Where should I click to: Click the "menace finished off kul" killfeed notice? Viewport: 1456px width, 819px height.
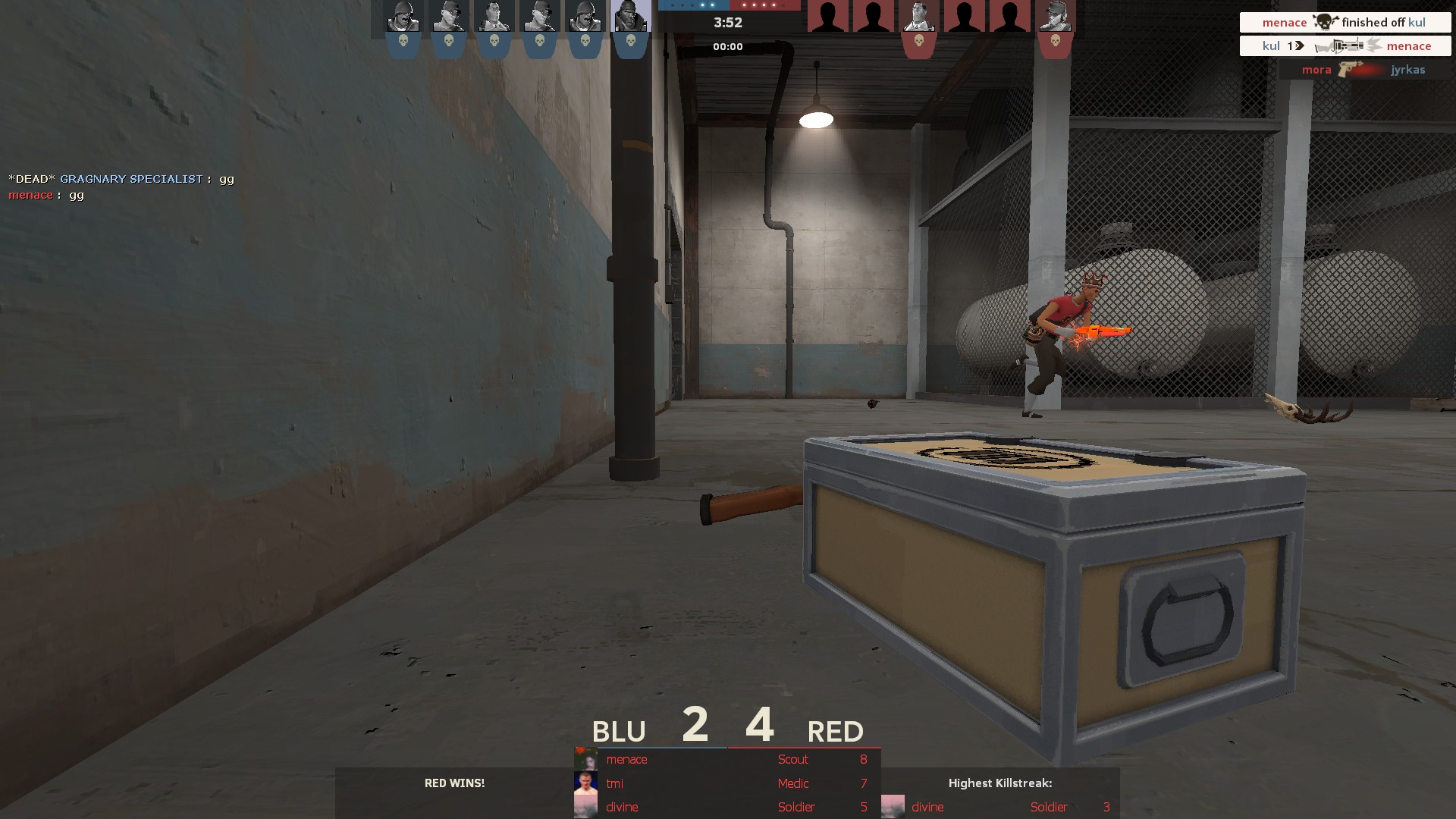1345,23
